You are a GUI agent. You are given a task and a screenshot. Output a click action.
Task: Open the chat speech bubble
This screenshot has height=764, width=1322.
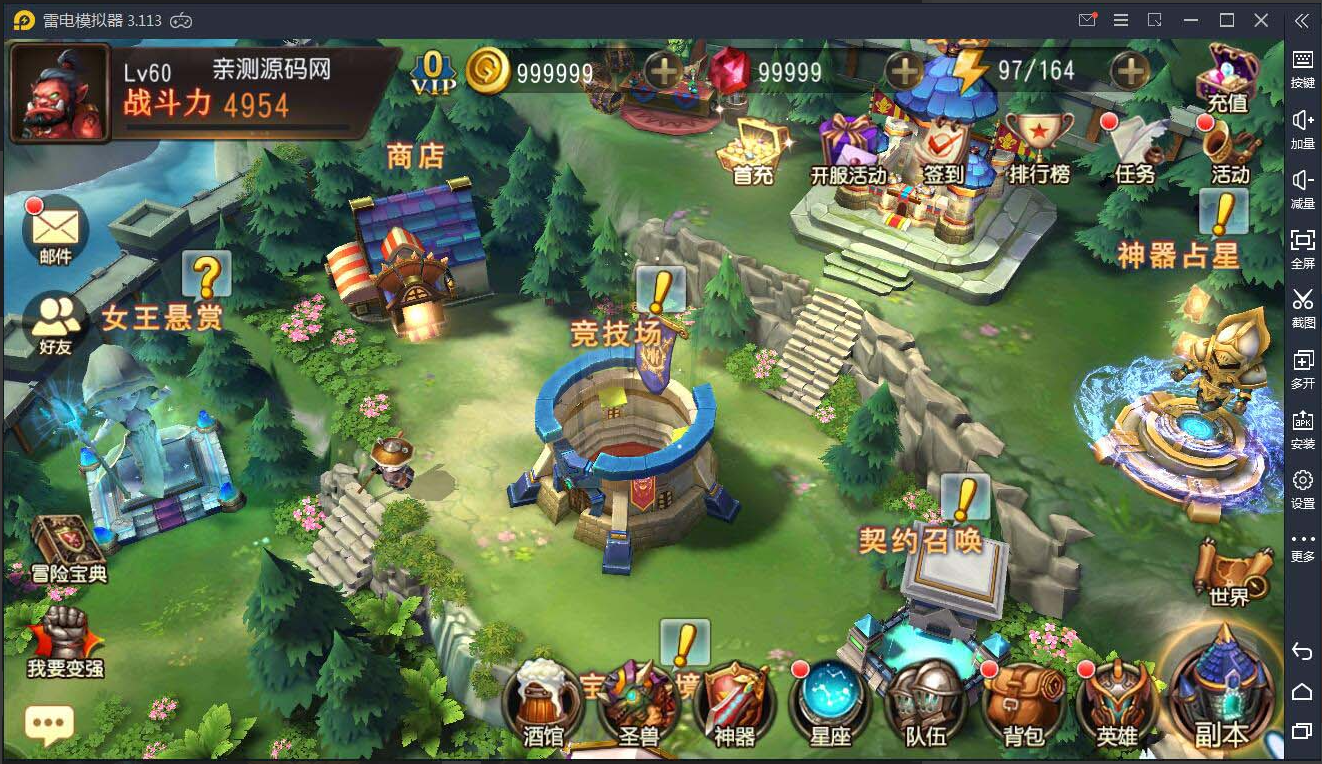pyautogui.click(x=49, y=724)
